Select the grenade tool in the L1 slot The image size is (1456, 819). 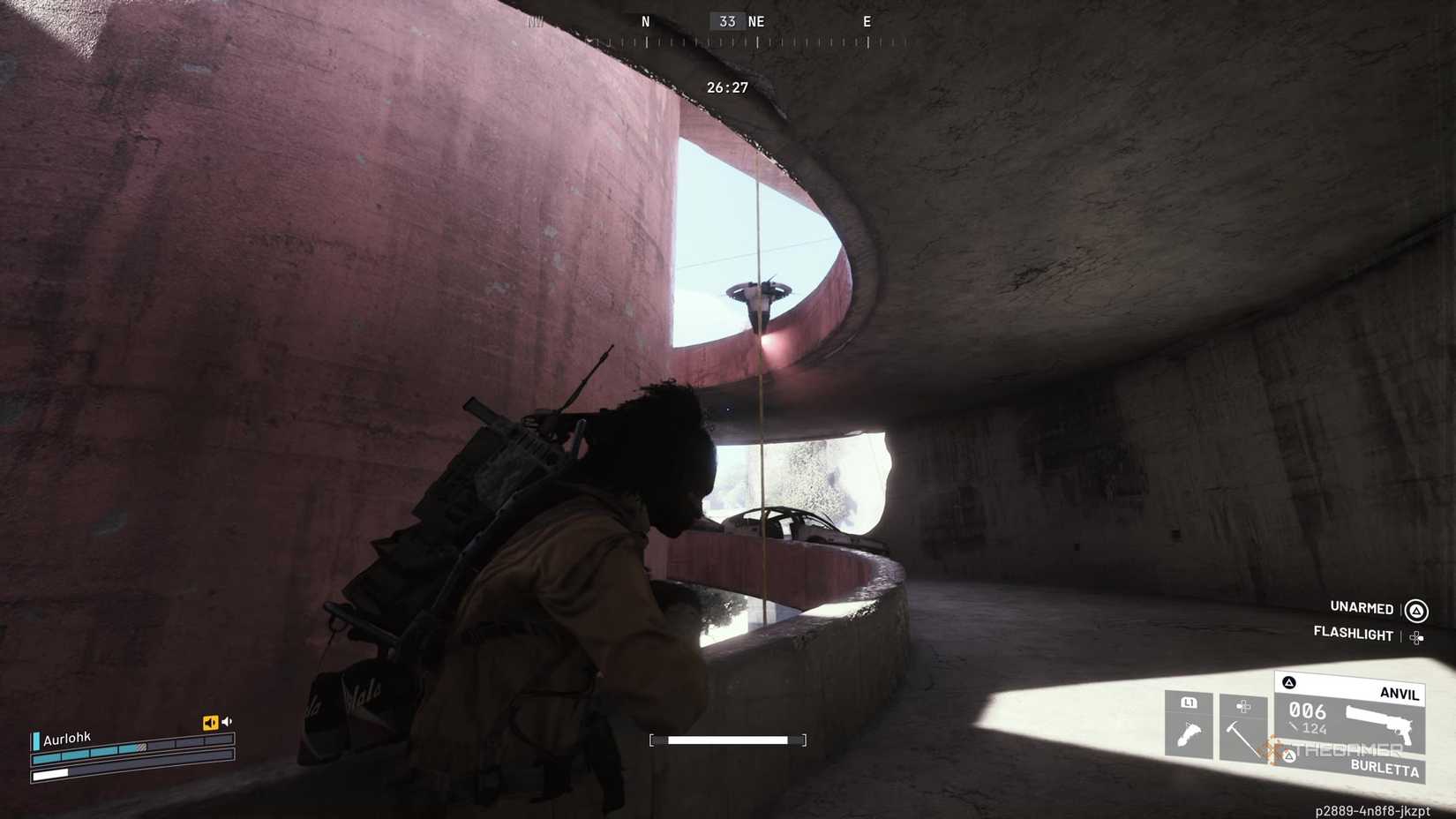click(1189, 733)
